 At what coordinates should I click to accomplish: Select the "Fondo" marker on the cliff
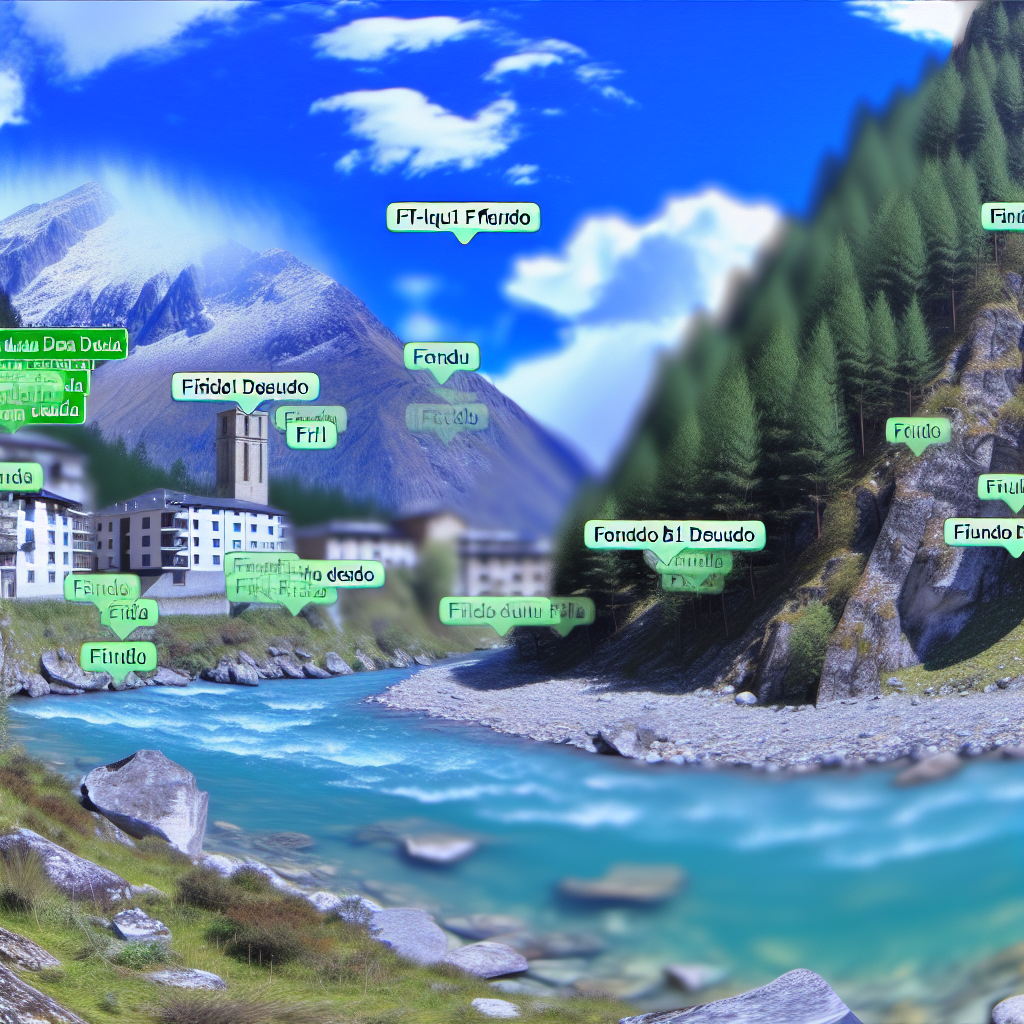click(917, 431)
